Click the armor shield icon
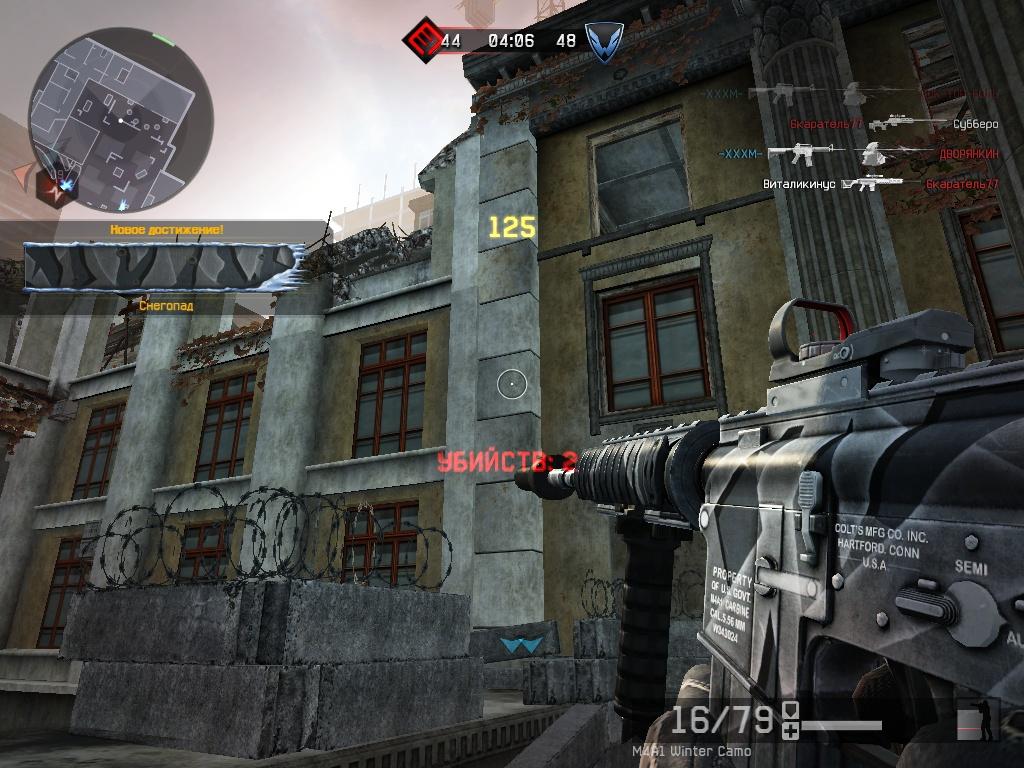 coord(790,712)
